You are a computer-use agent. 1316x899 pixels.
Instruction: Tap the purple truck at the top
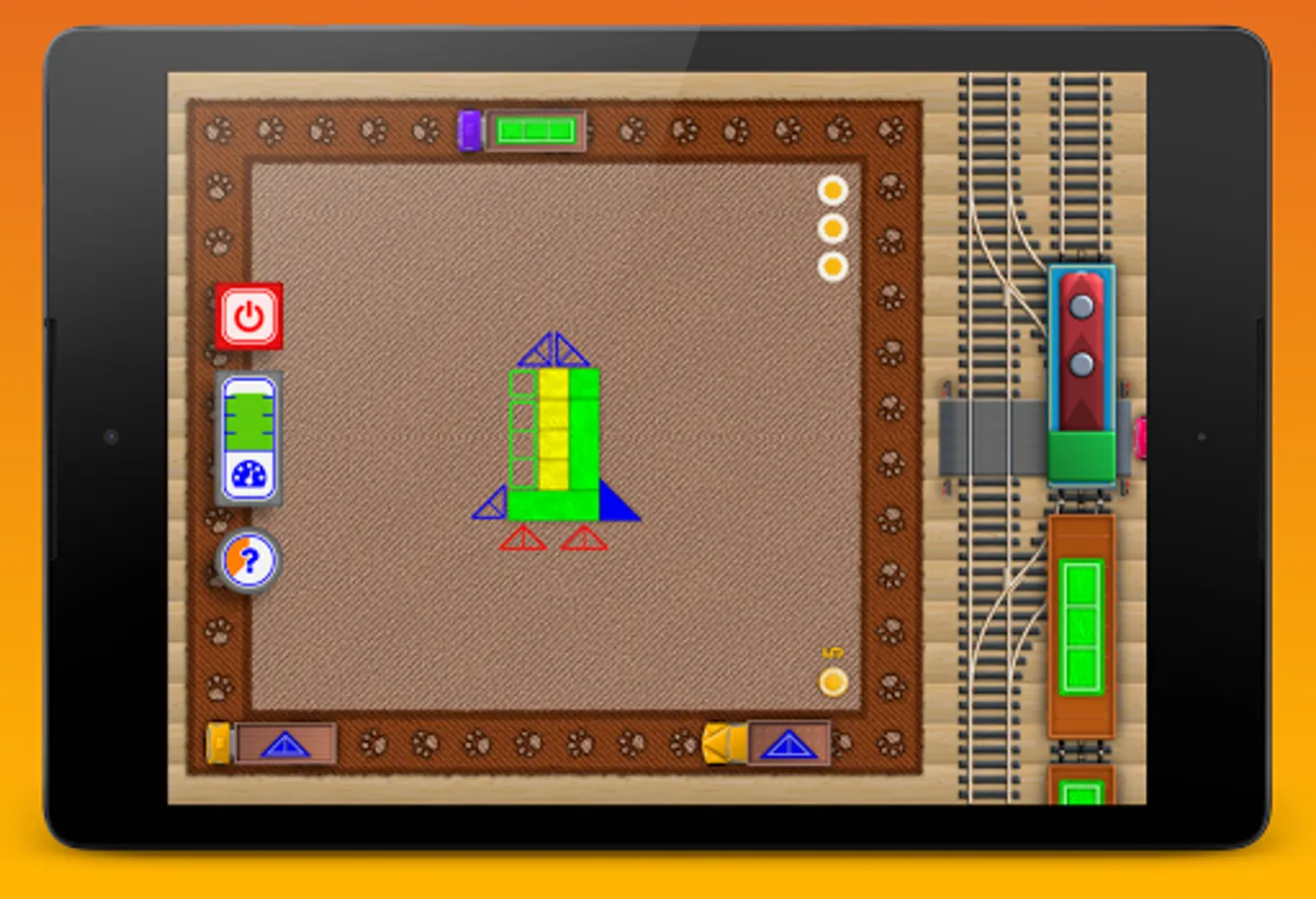(x=468, y=128)
